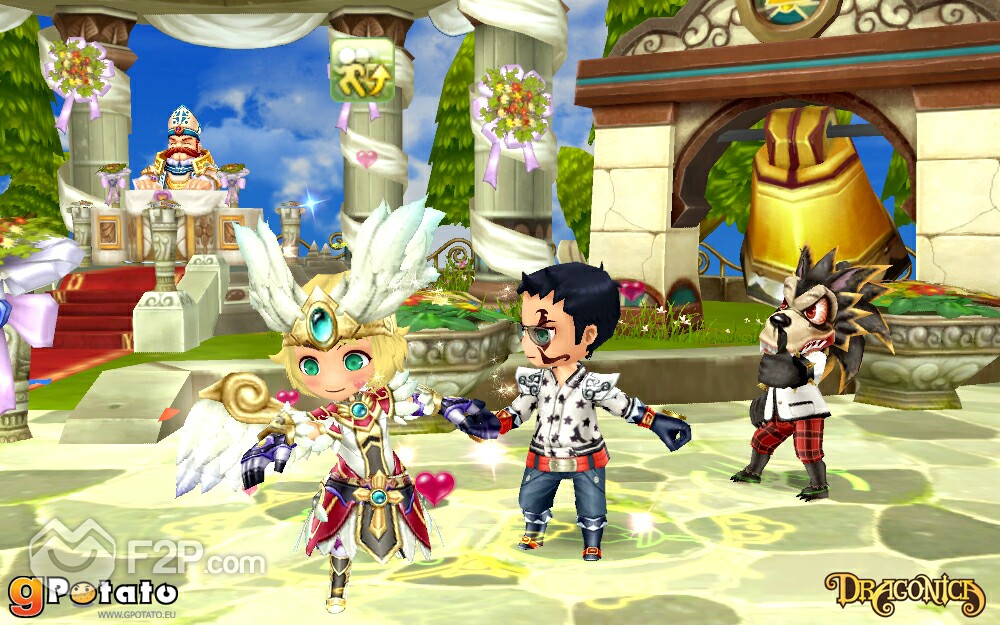
Task: Click the green running-figure buff icon
Action: [x=362, y=70]
